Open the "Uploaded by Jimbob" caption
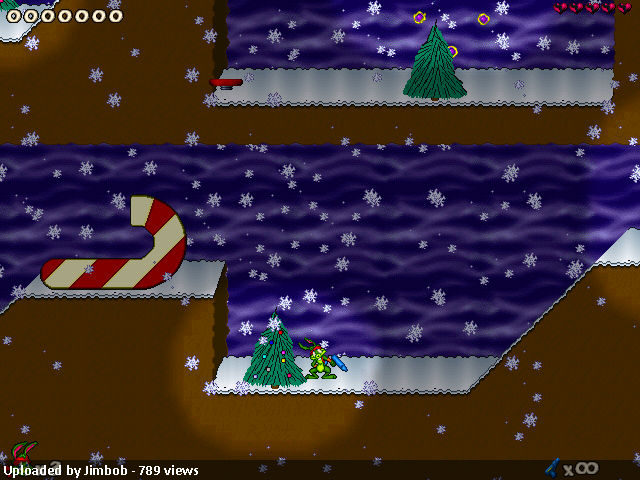Viewport: 640px width, 480px height. [101, 470]
